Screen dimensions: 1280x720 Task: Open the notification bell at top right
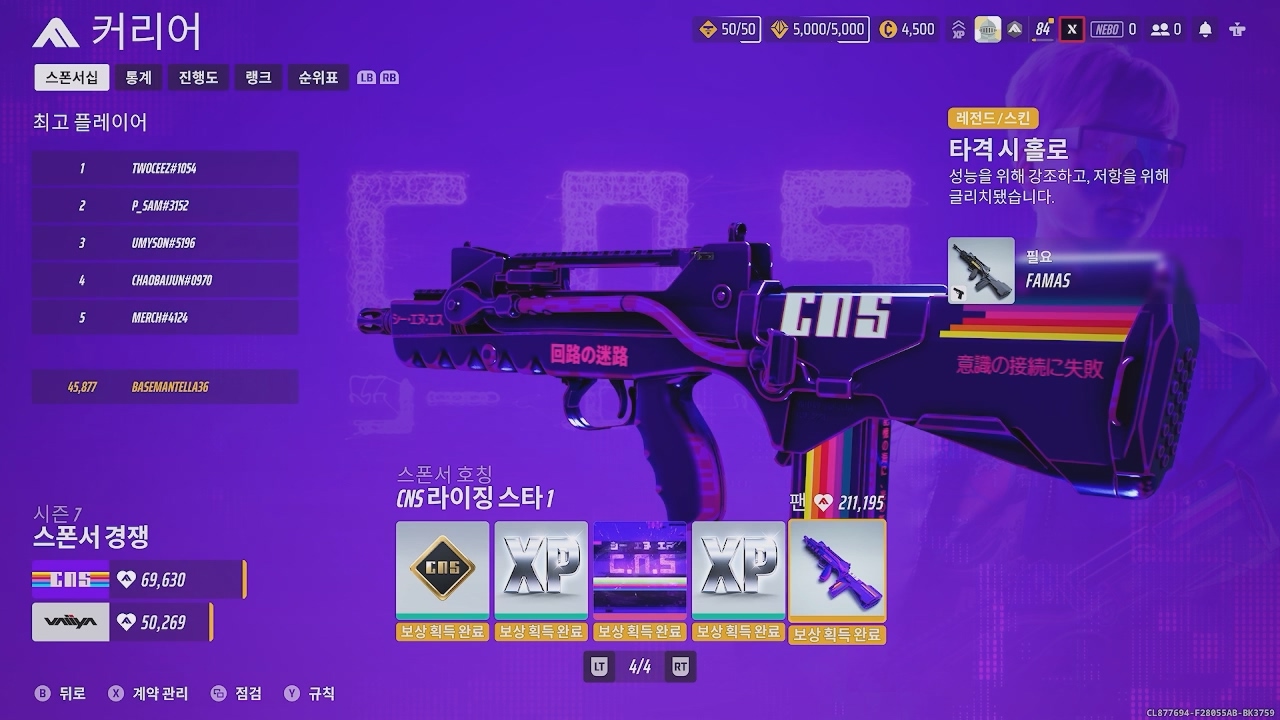[x=1204, y=29]
